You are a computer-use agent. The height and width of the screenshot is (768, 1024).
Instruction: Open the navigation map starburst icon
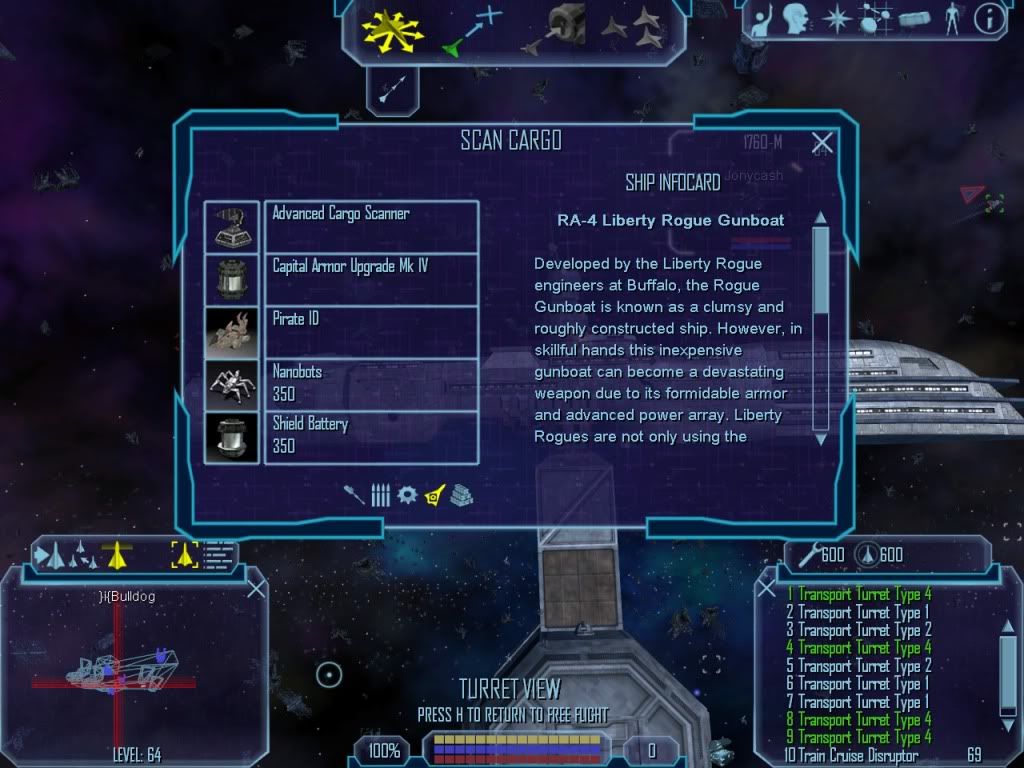click(x=835, y=18)
